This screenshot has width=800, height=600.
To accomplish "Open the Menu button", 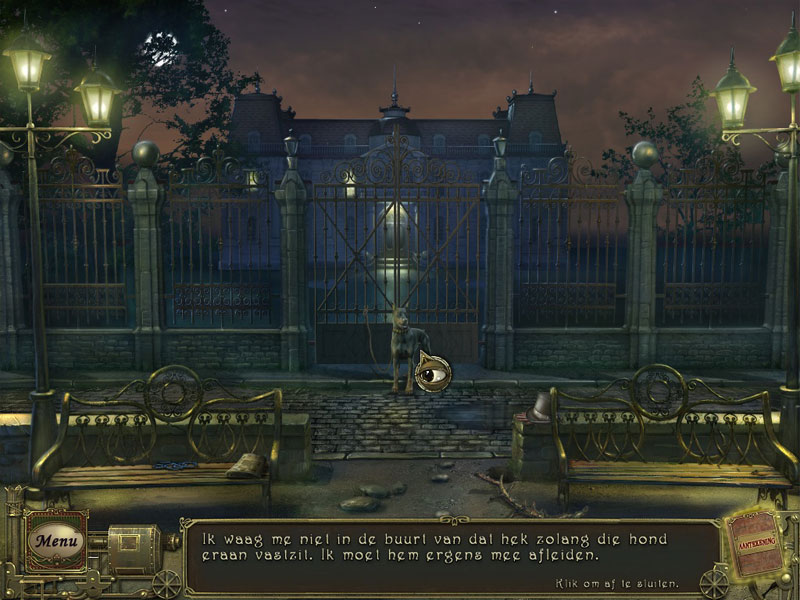I will [x=55, y=541].
